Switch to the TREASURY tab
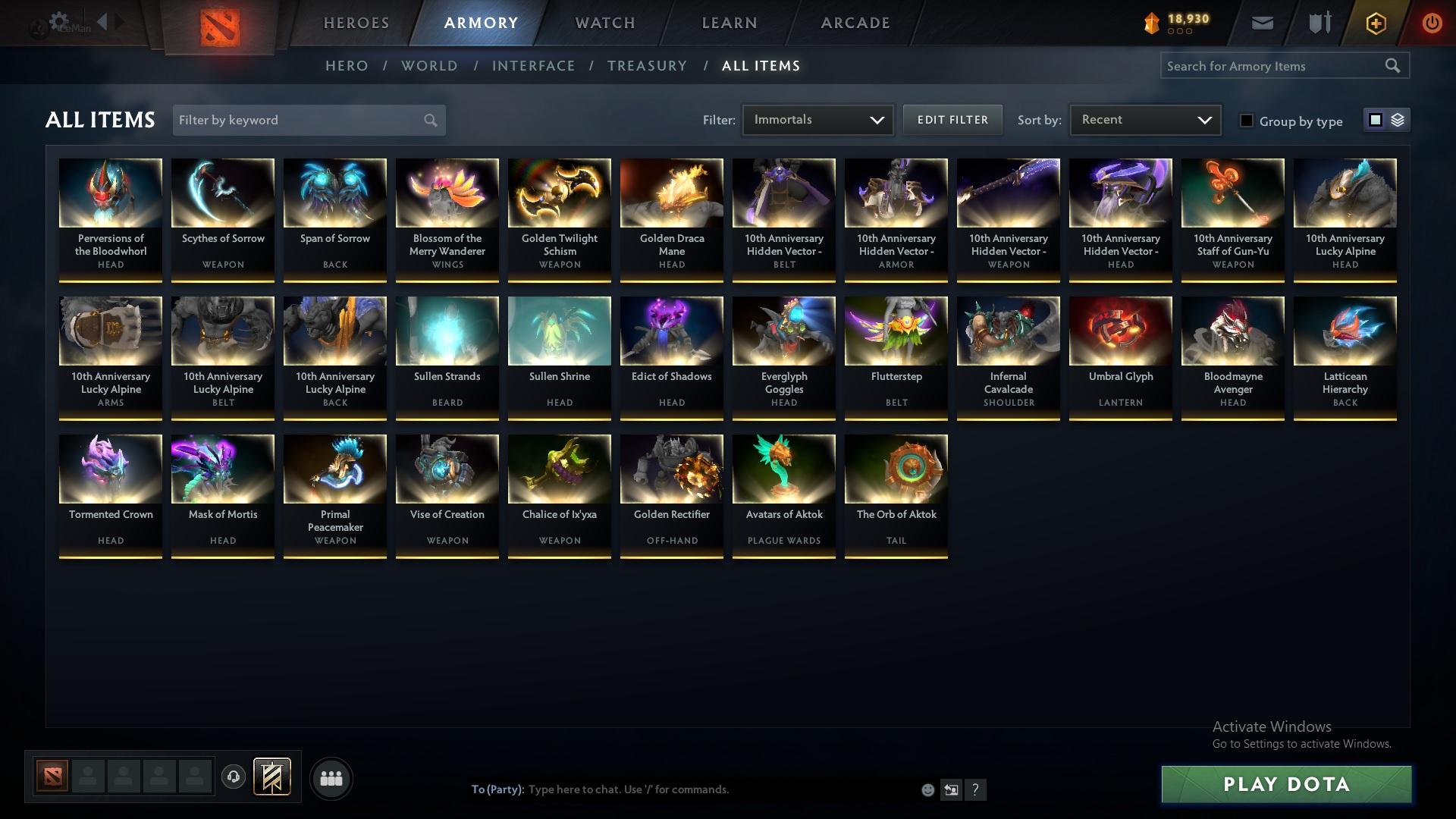This screenshot has height=819, width=1456. pyautogui.click(x=647, y=66)
